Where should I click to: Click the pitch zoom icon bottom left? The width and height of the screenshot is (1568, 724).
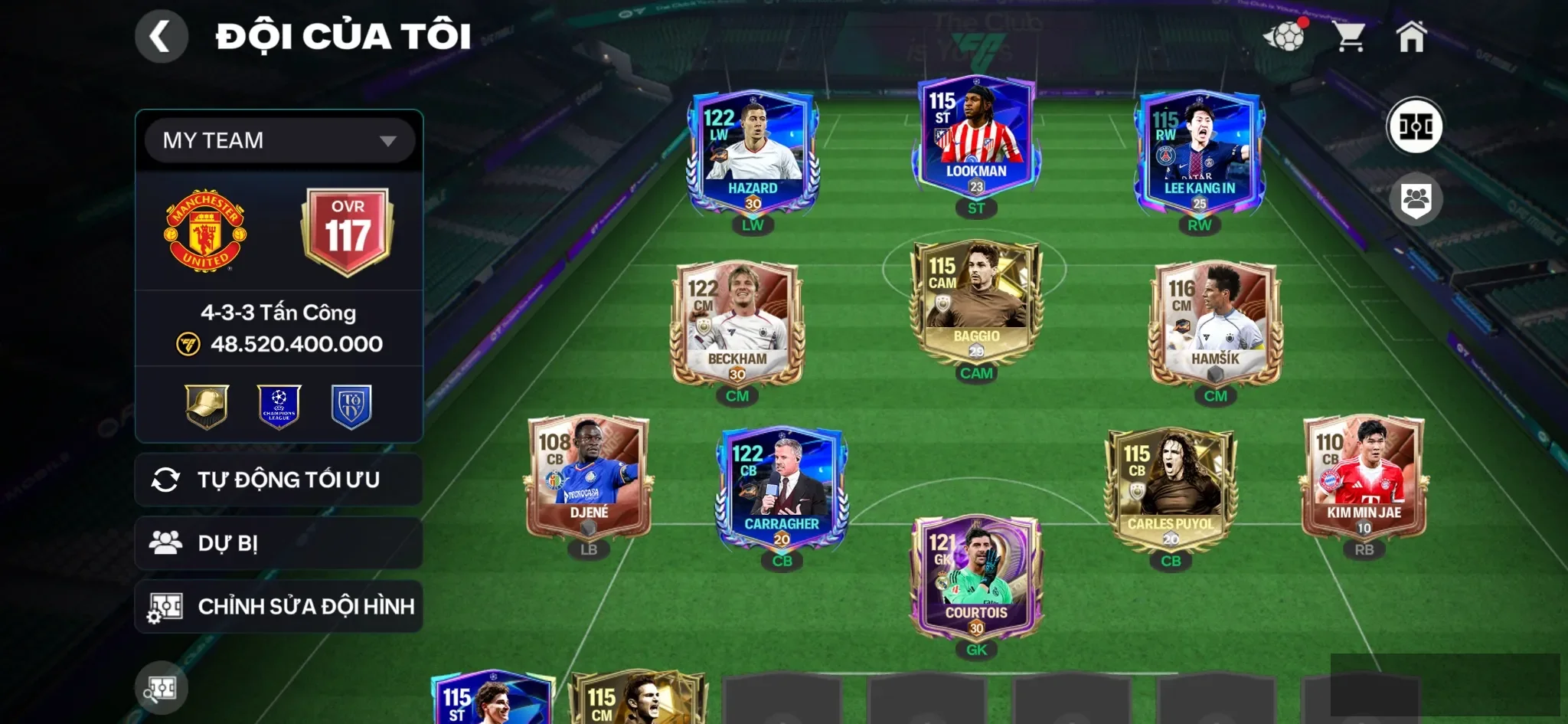161,687
